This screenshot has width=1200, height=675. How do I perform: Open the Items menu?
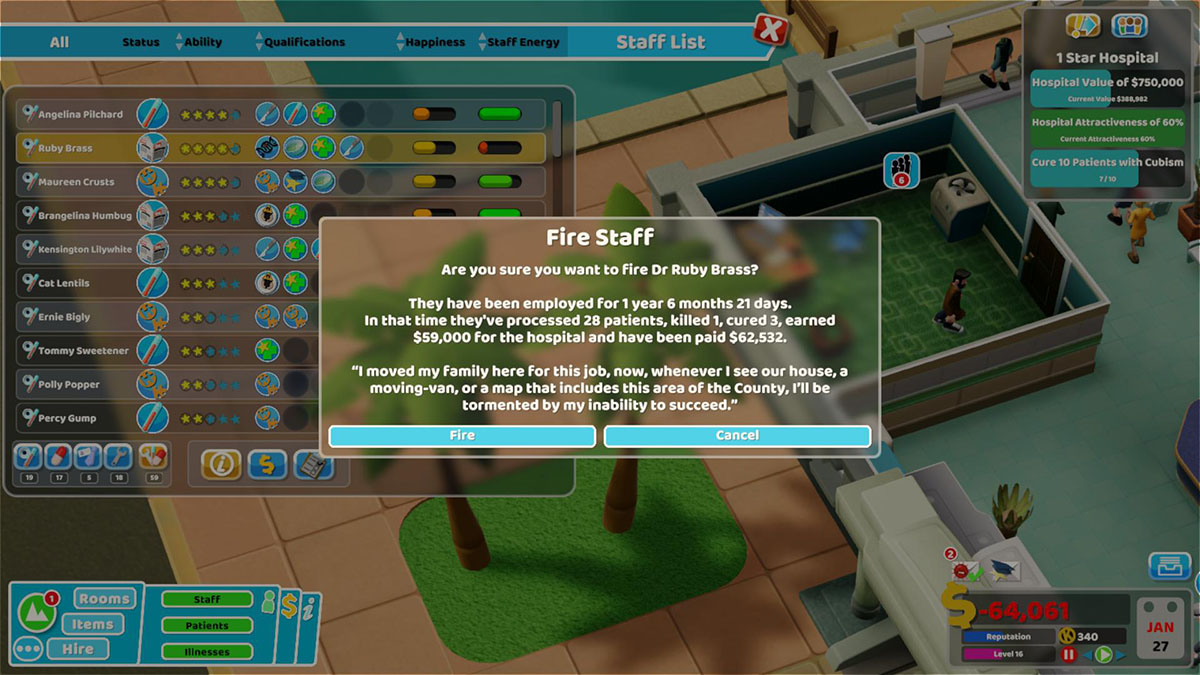pos(92,624)
